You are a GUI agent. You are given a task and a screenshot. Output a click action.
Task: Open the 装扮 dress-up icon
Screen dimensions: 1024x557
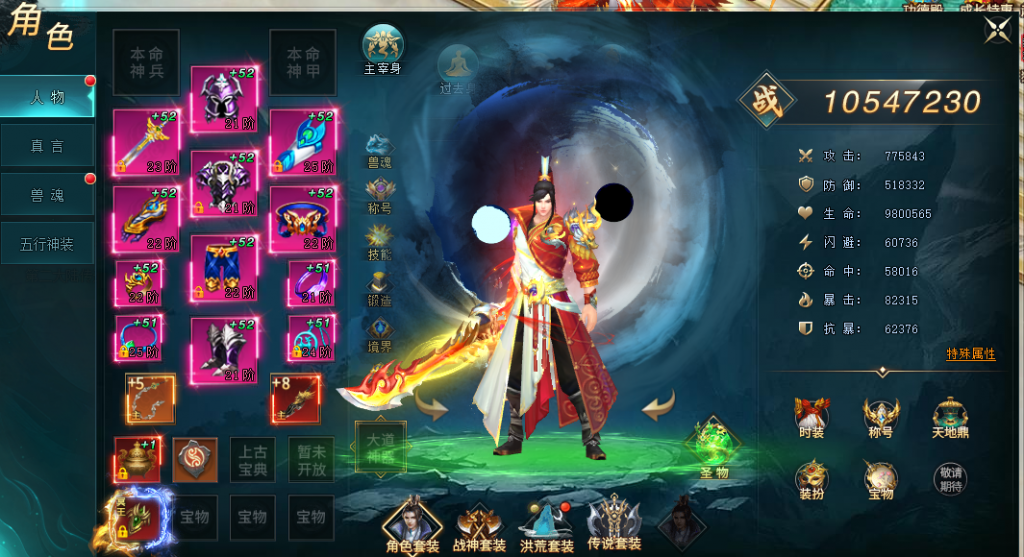pyautogui.click(x=811, y=481)
